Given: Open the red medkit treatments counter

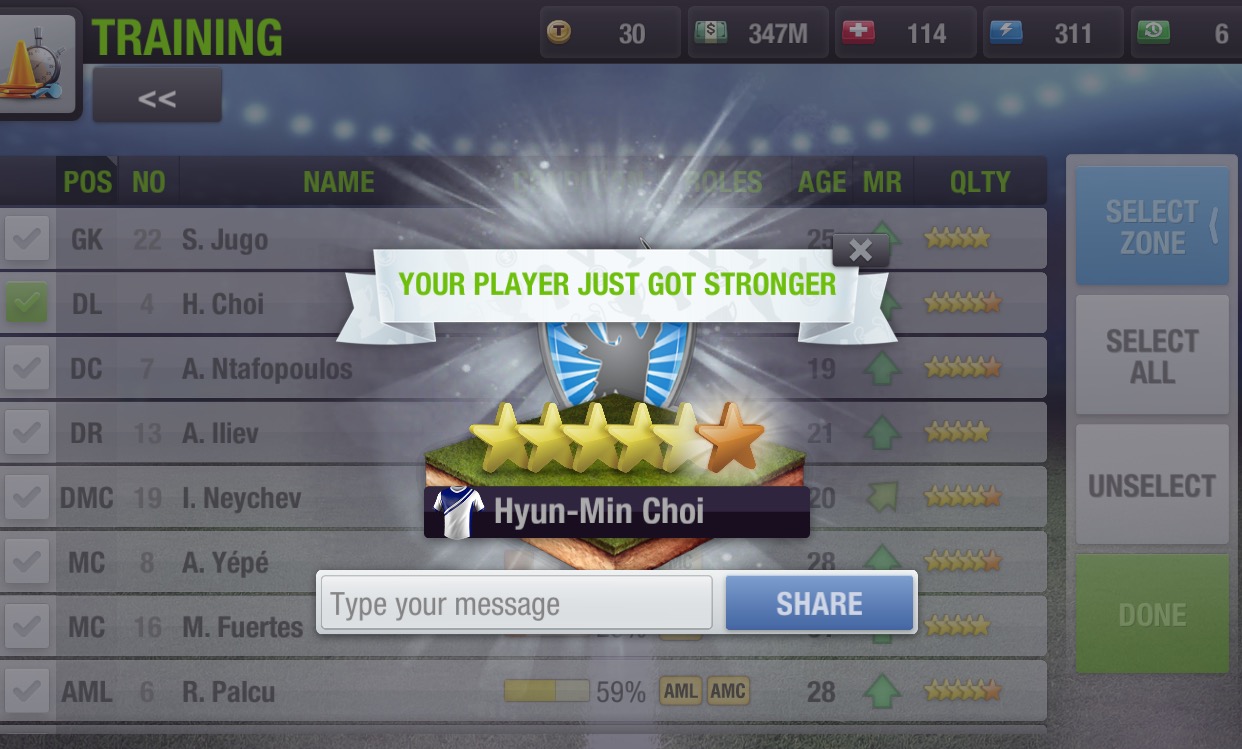Looking at the screenshot, I should pos(904,34).
